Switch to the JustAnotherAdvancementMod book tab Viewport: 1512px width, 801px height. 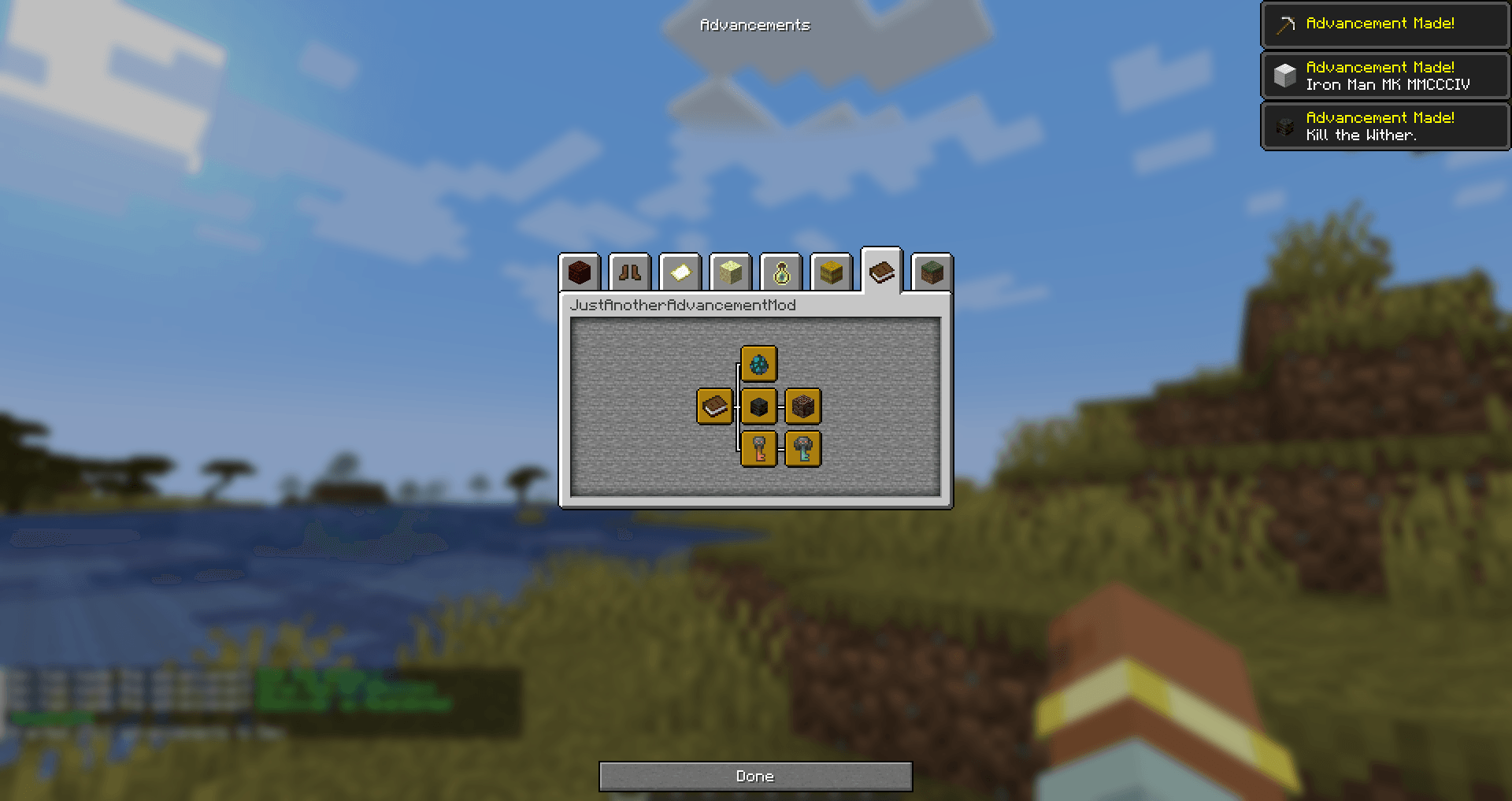[881, 271]
